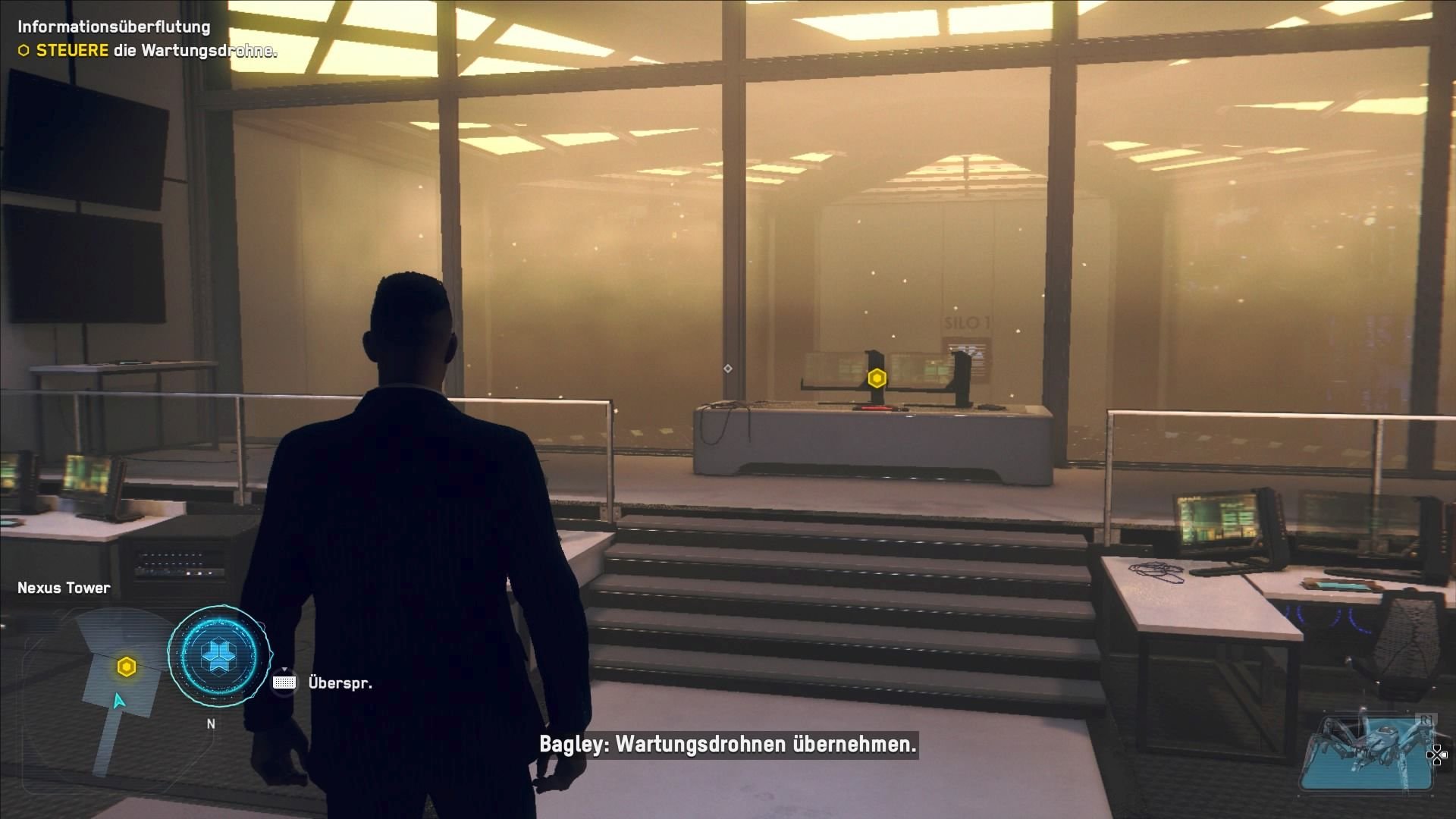Click the small chevron above the Überspr. prompt
The width and height of the screenshot is (1456, 819).
284,669
